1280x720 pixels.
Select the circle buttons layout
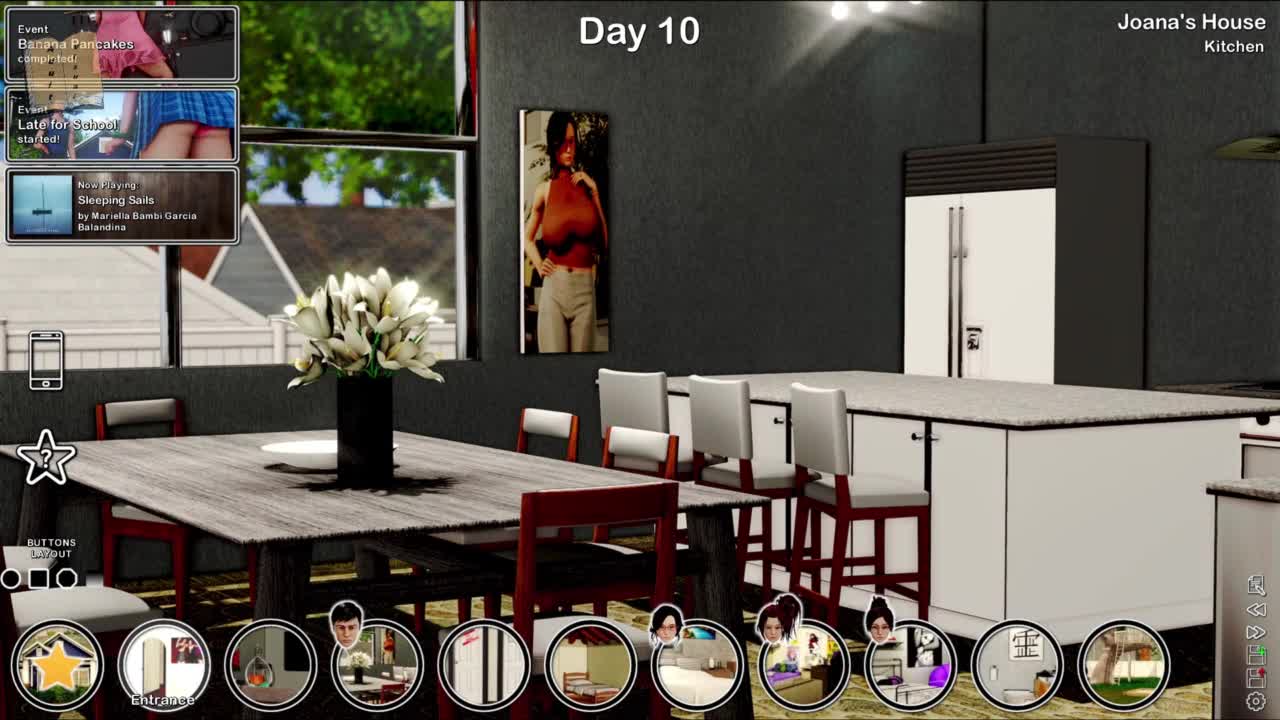coord(11,578)
